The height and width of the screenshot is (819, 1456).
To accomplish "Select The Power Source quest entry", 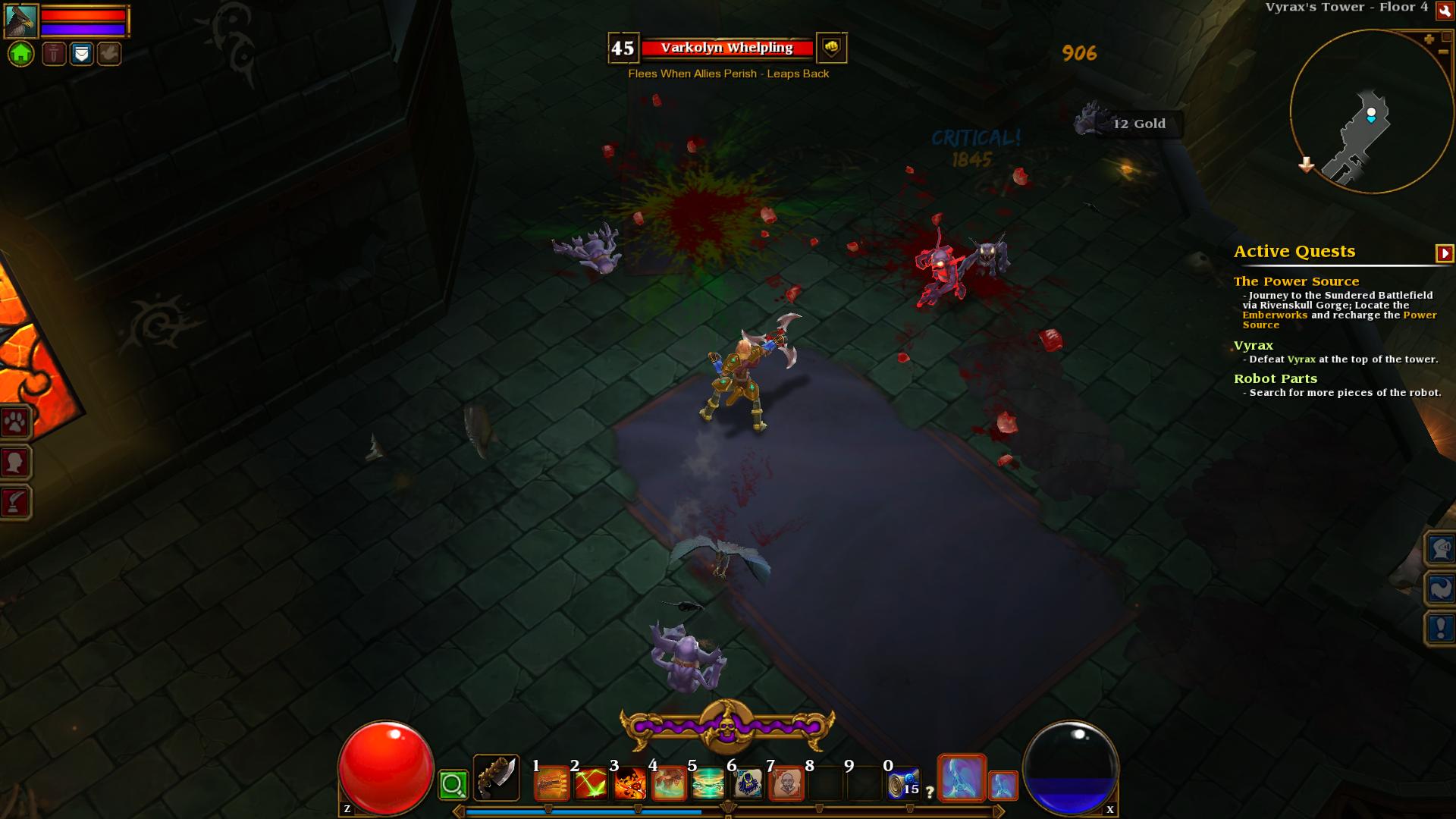I will pyautogui.click(x=1296, y=281).
